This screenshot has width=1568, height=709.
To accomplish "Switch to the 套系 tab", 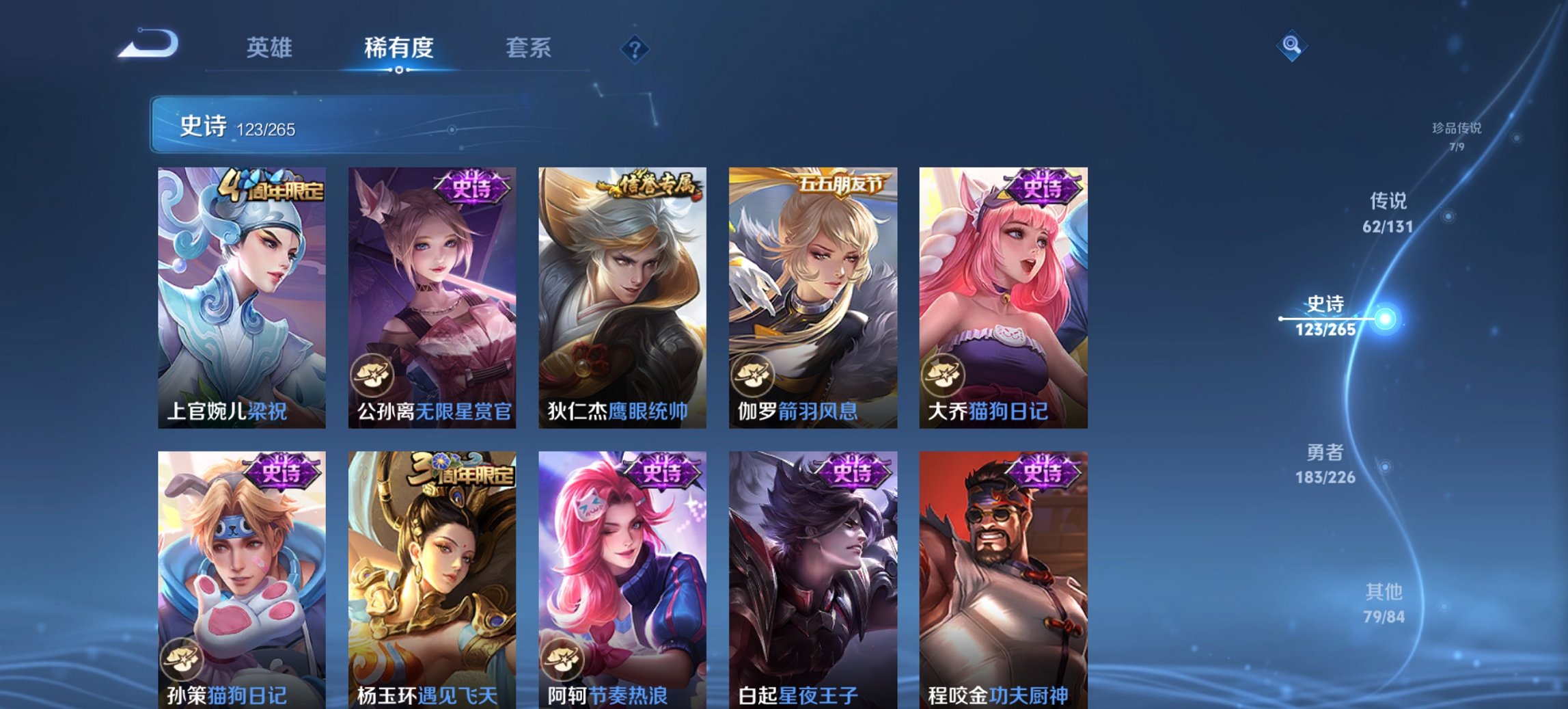I will pyautogui.click(x=529, y=48).
